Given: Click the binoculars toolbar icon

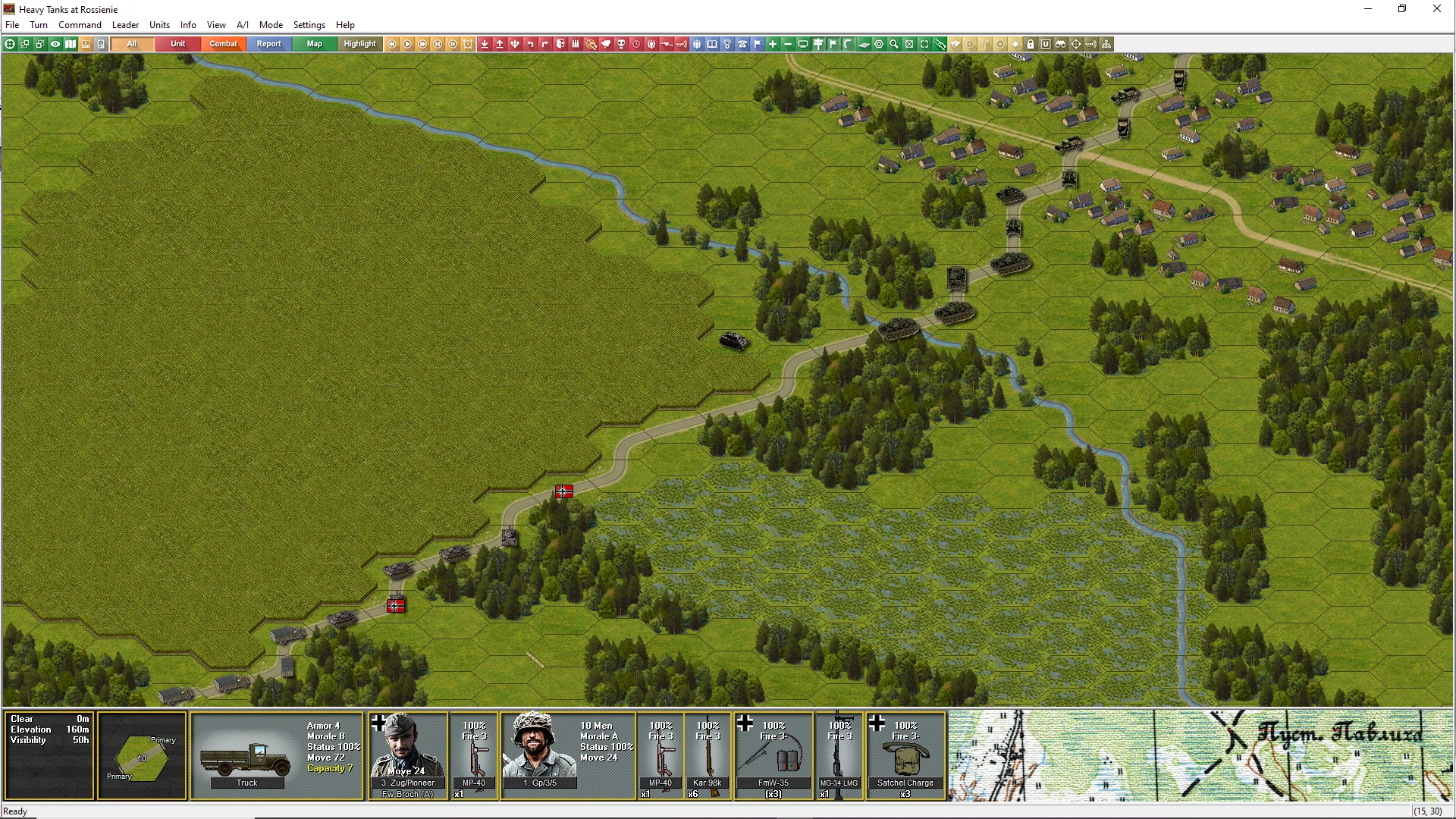Looking at the screenshot, I should (x=1061, y=44).
